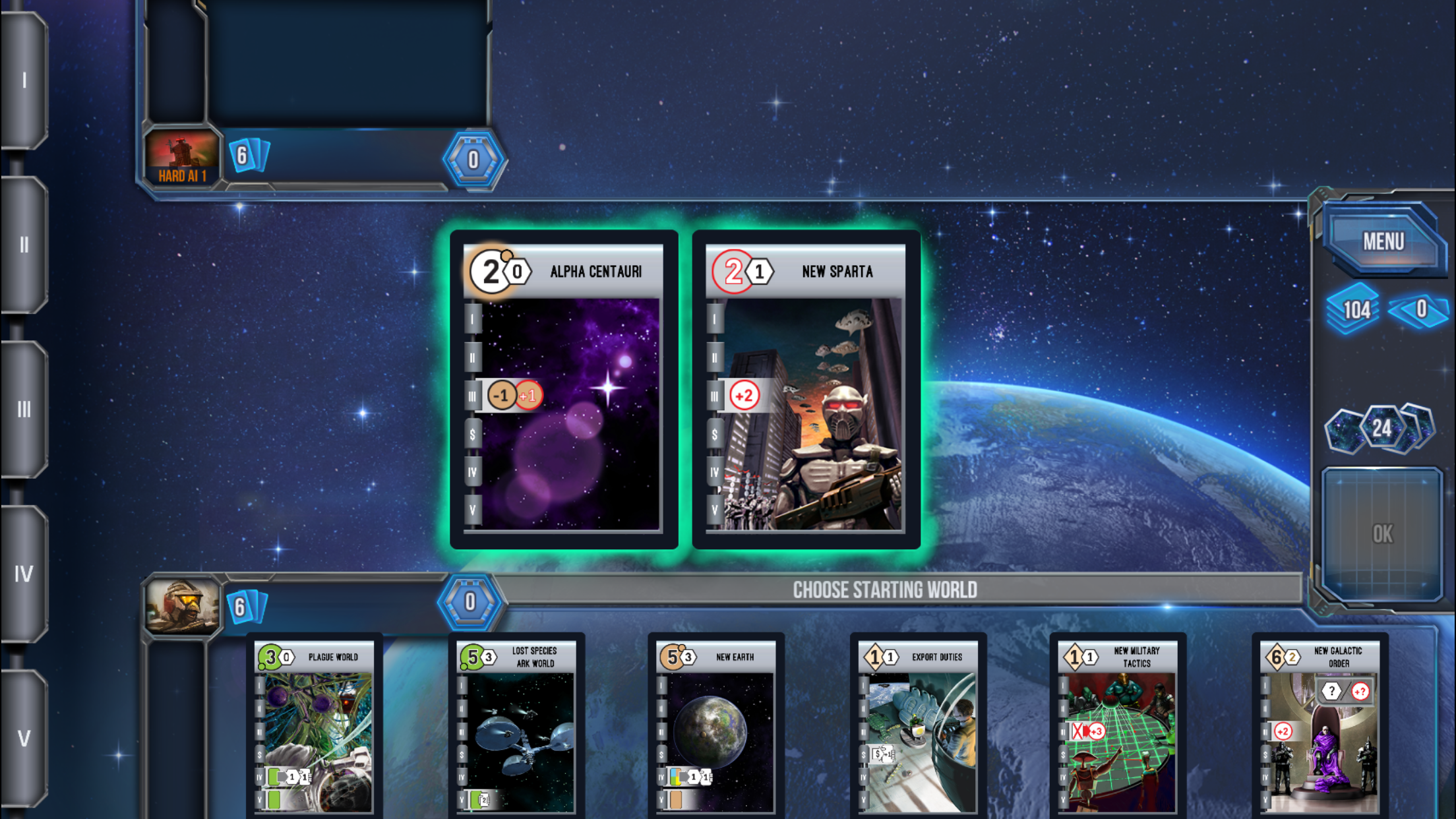Choose the New Military Tactics card
This screenshot has height=819, width=1456.
(x=1118, y=725)
